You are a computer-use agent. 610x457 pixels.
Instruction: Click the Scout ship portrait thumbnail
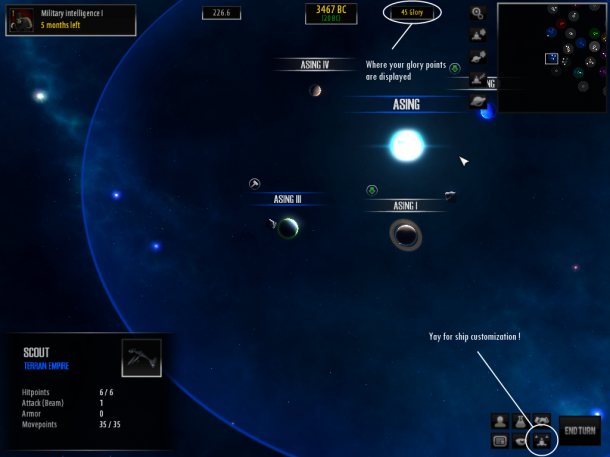click(141, 358)
